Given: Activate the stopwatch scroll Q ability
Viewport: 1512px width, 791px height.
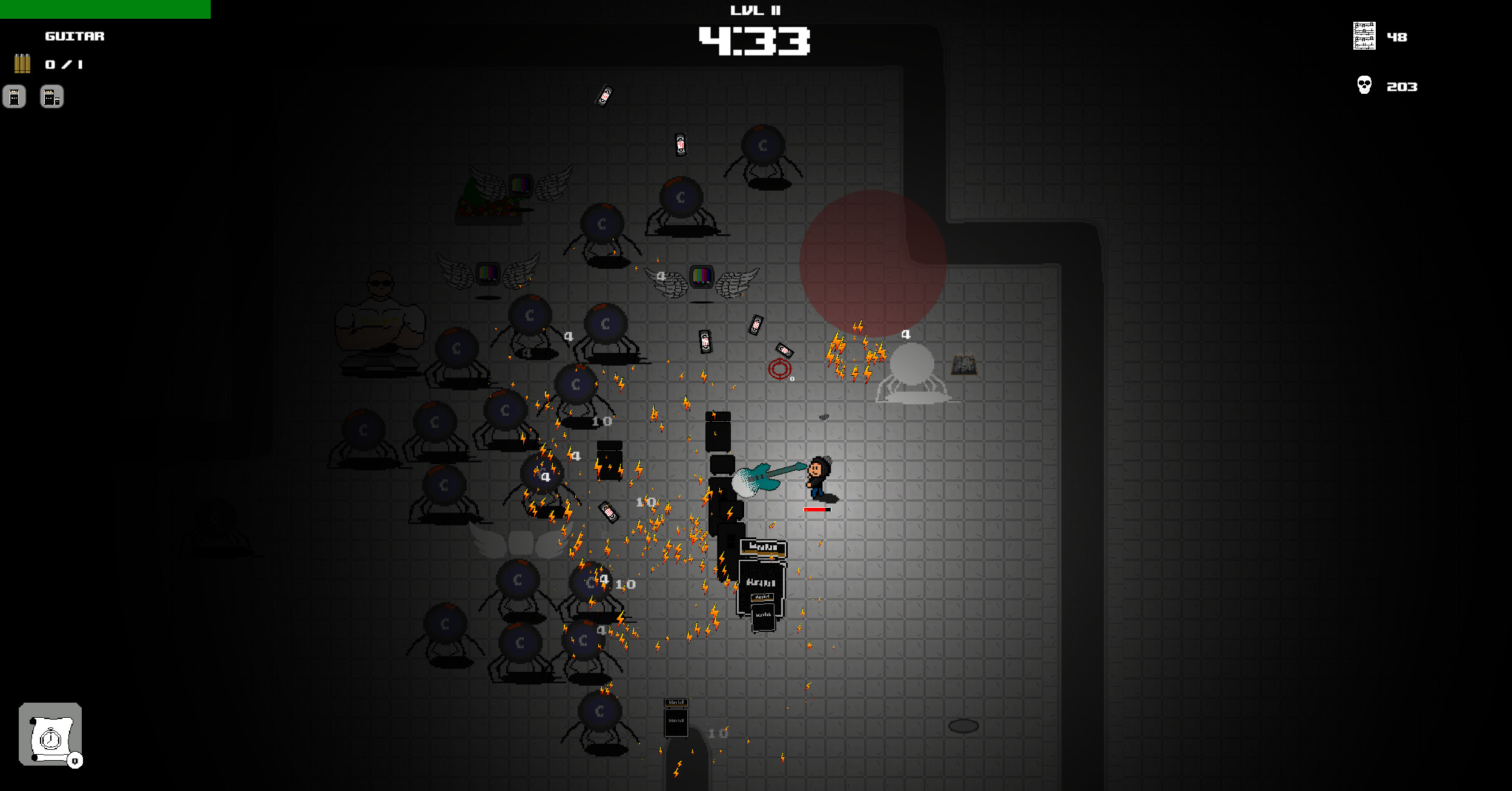Looking at the screenshot, I should pyautogui.click(x=51, y=735).
